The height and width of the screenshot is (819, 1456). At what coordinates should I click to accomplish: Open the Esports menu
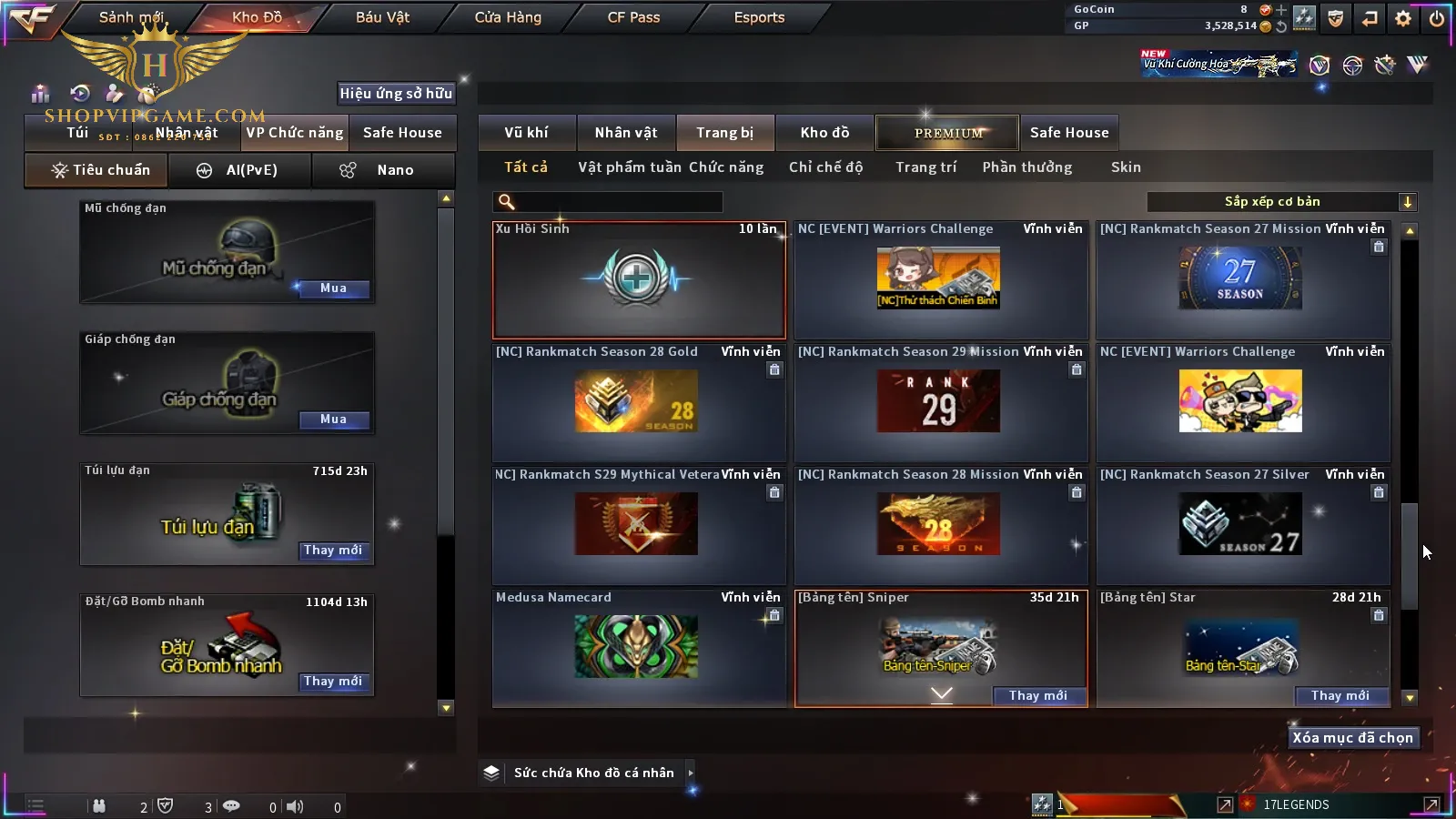click(759, 17)
